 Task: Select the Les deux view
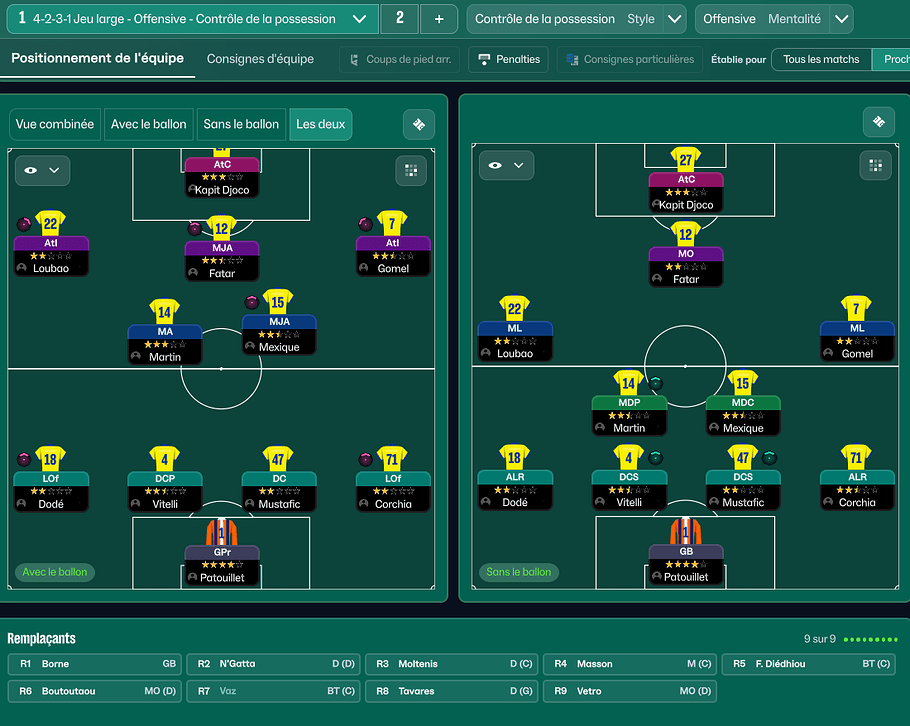[320, 124]
